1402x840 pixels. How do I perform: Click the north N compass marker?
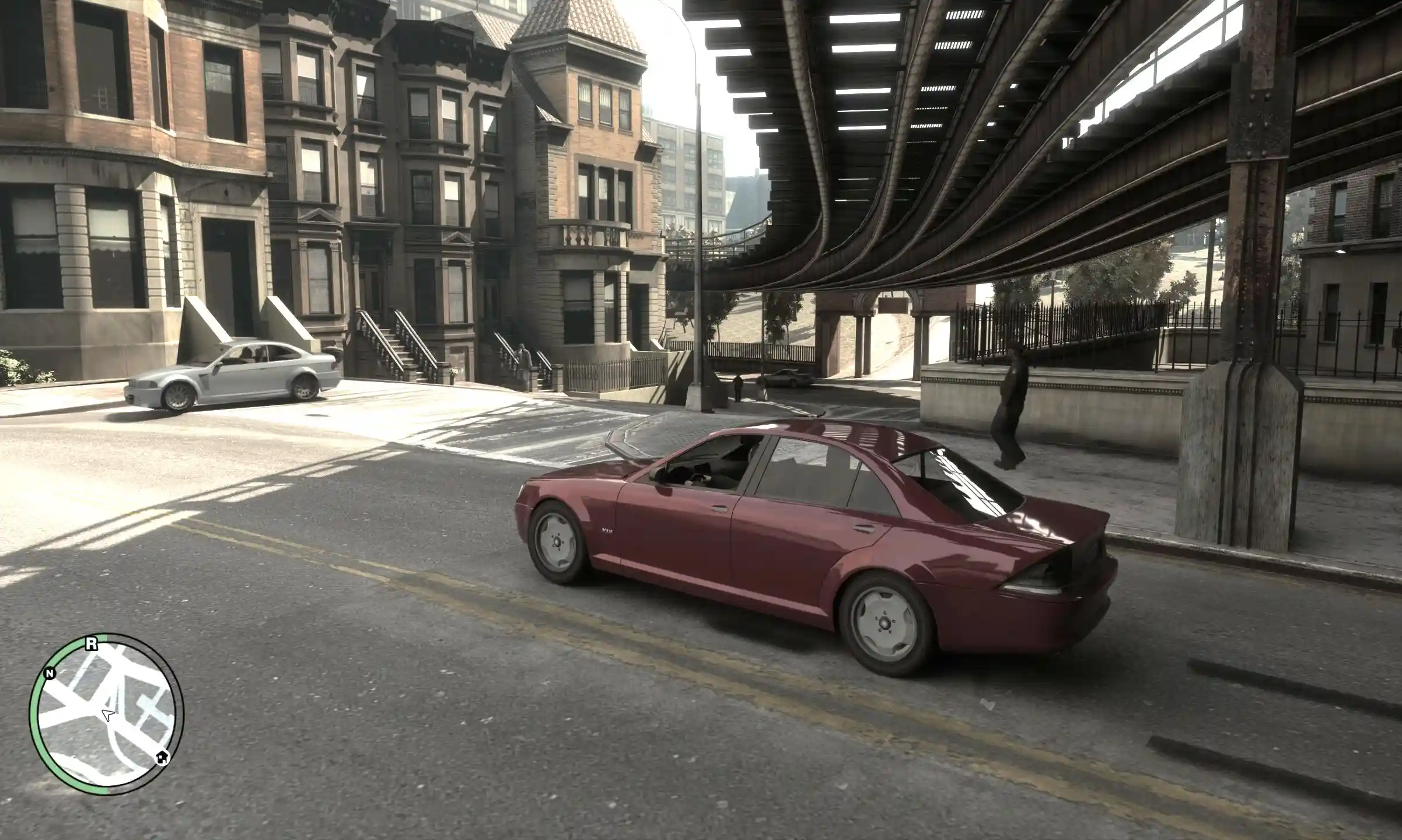[x=50, y=674]
